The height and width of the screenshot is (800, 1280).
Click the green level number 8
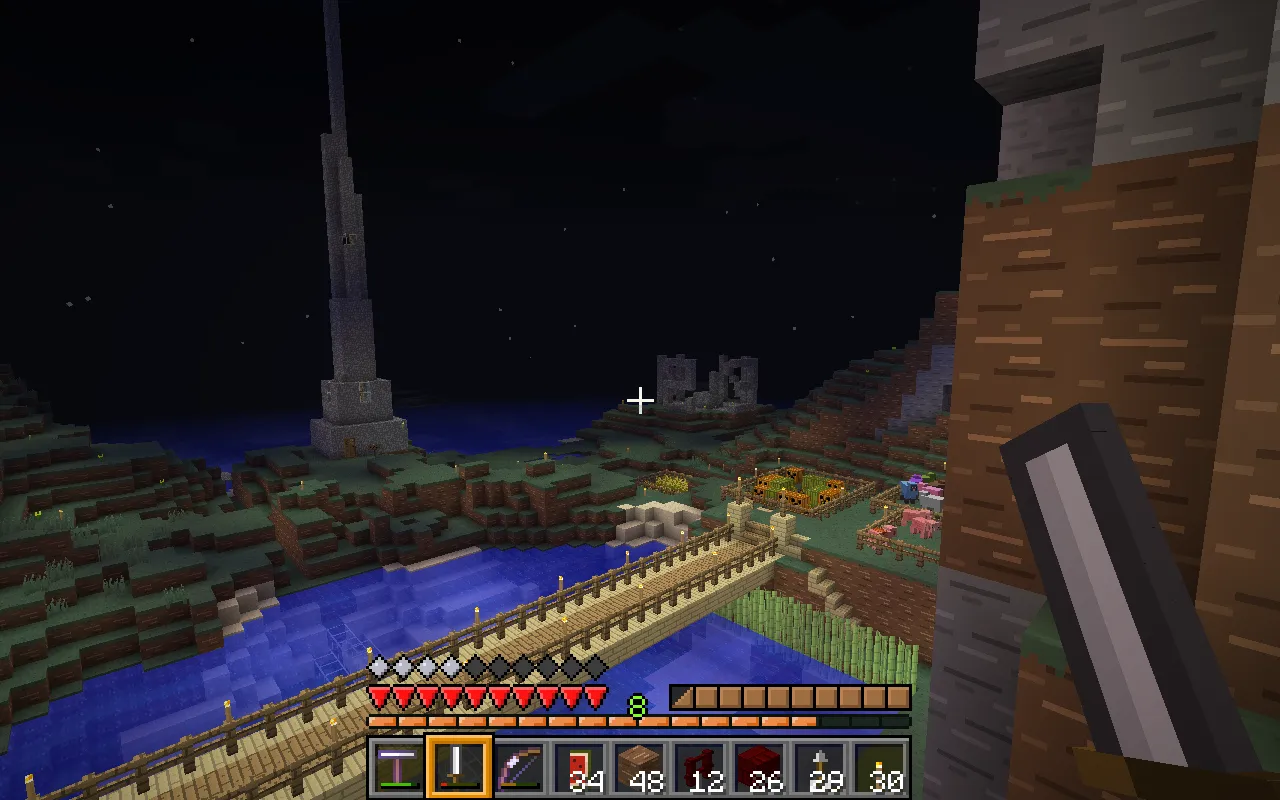[x=637, y=703]
